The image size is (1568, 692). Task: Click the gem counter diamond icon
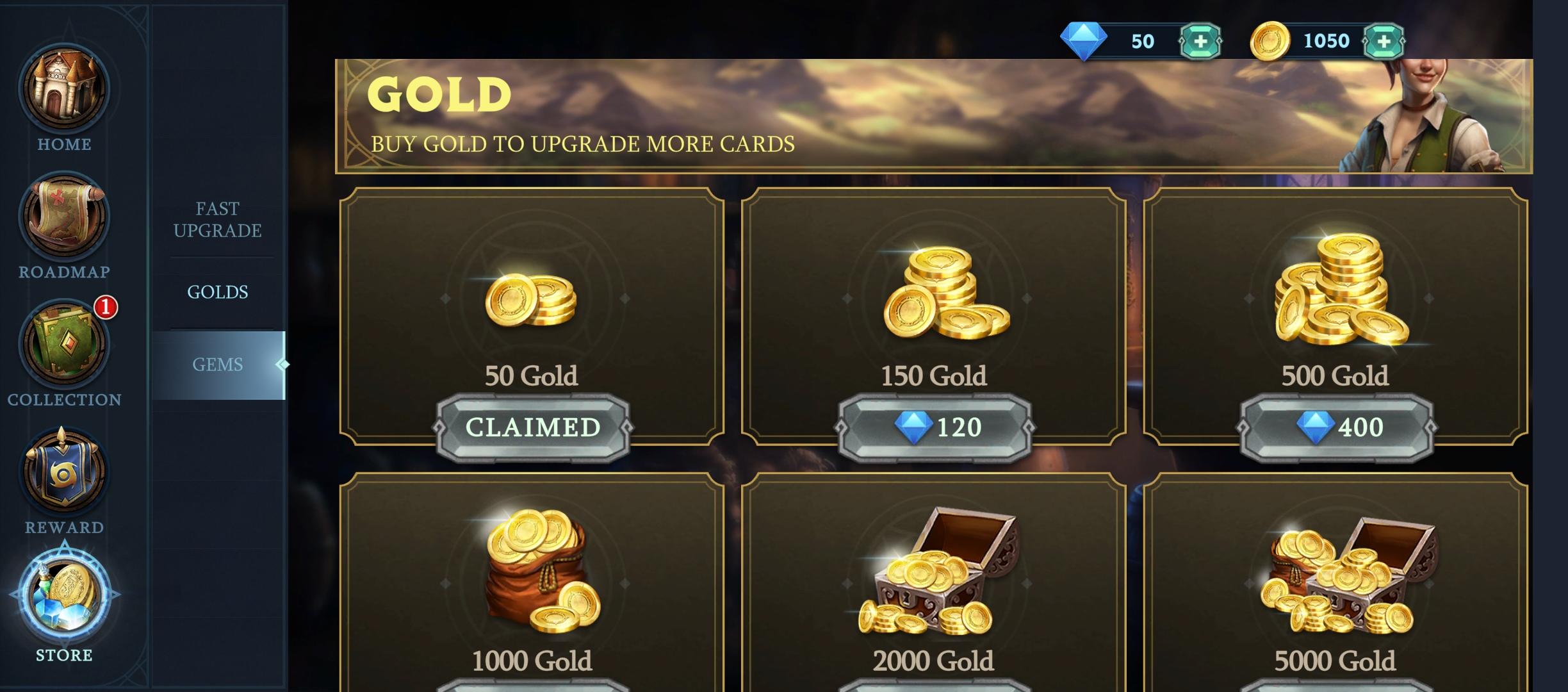tap(1082, 40)
